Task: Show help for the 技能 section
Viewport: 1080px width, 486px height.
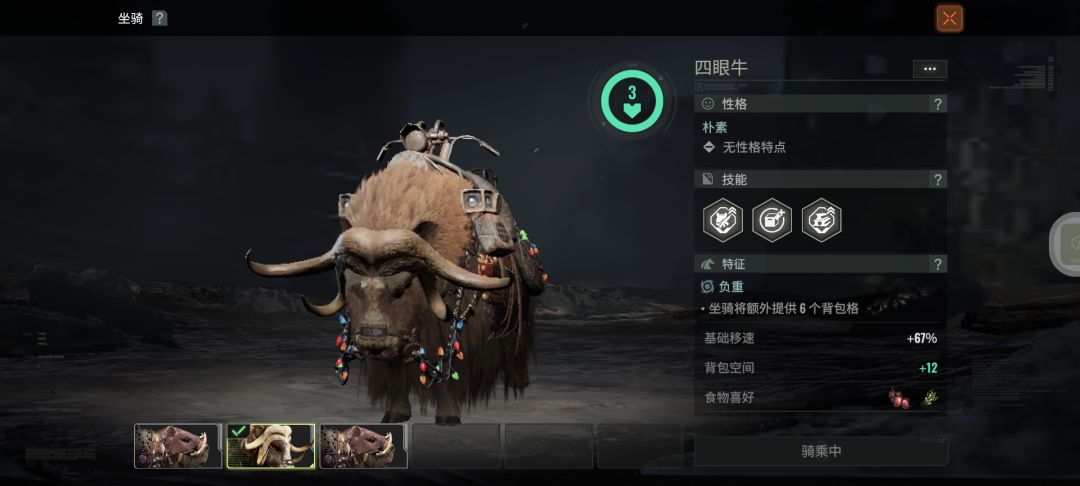Action: 937,180
